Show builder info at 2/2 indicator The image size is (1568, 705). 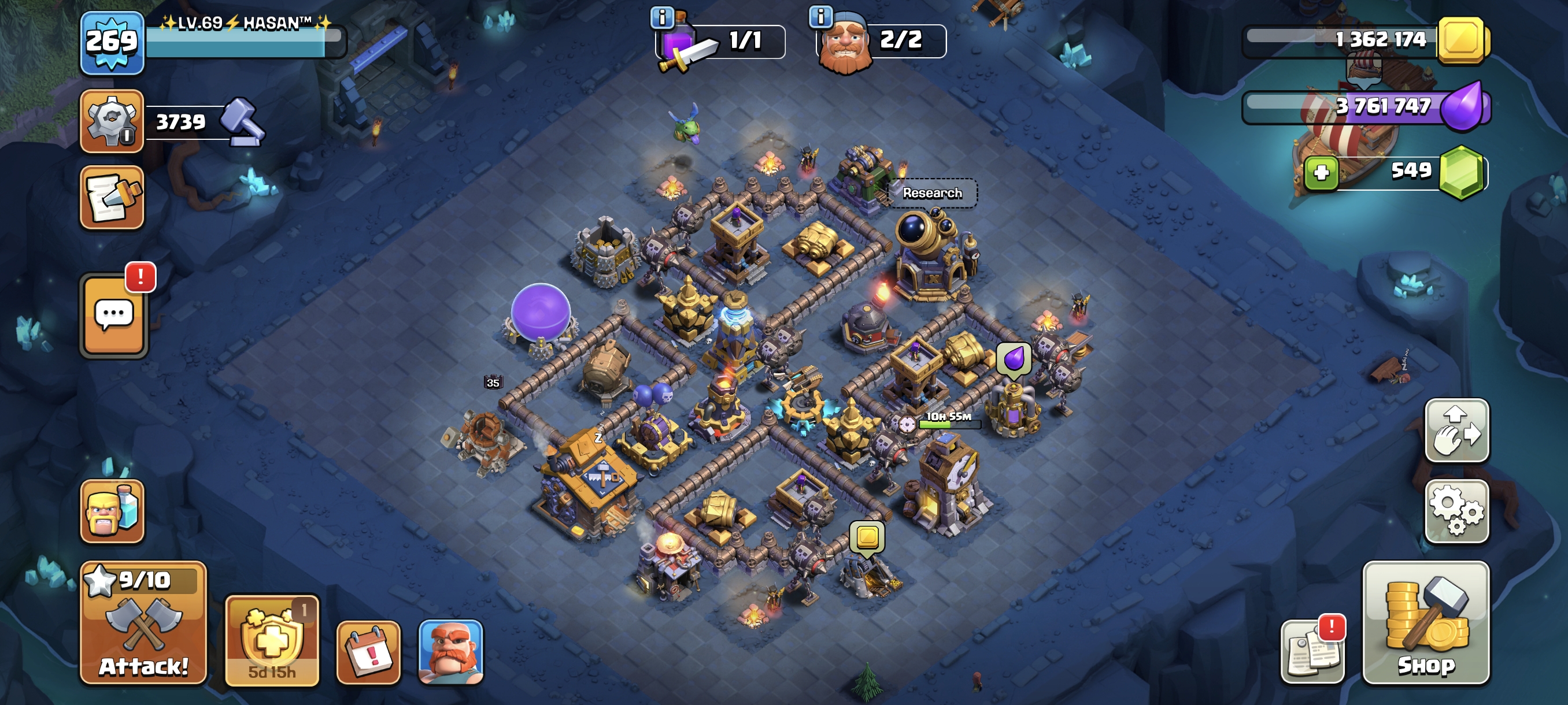[820, 16]
